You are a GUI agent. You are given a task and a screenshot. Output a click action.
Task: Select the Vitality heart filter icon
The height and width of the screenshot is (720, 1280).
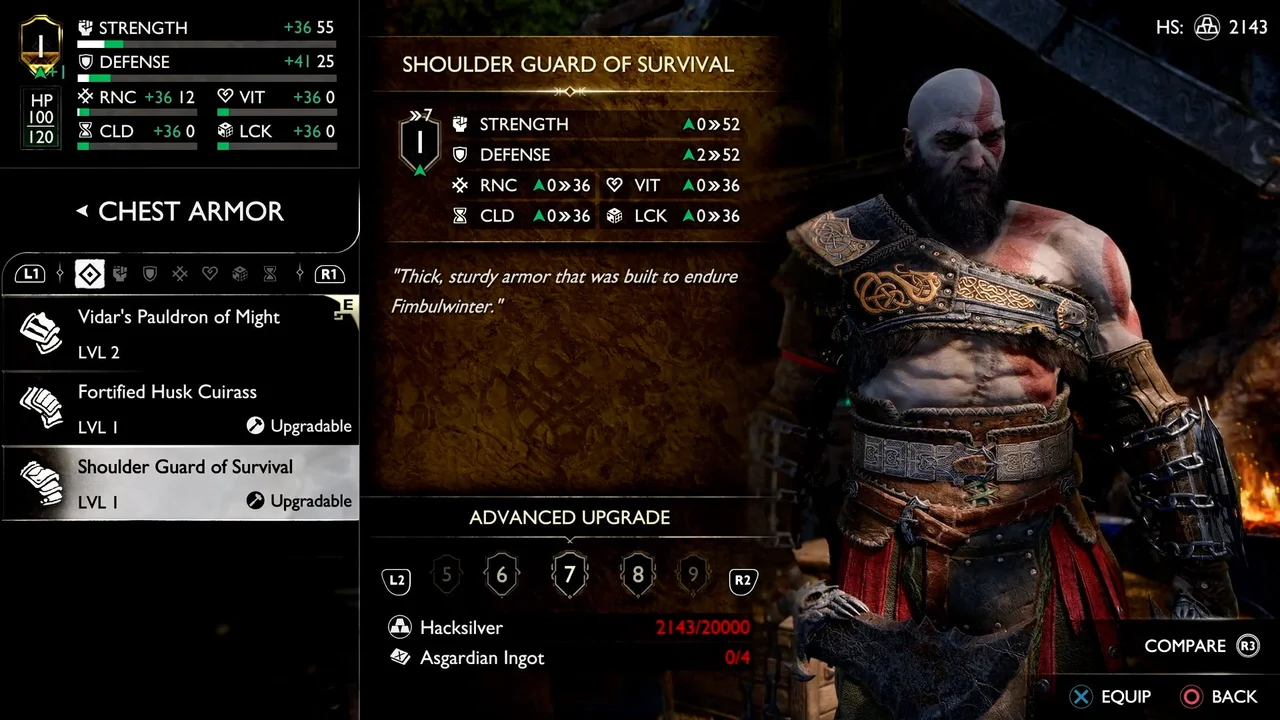point(210,274)
